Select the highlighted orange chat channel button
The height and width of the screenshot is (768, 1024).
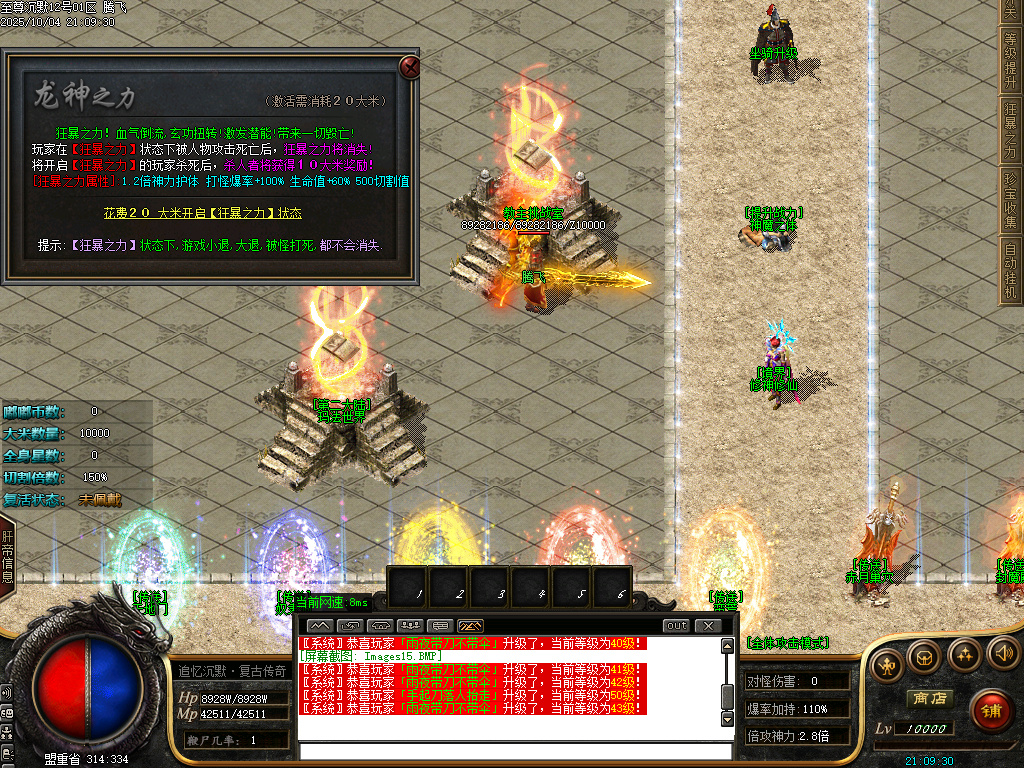click(471, 626)
